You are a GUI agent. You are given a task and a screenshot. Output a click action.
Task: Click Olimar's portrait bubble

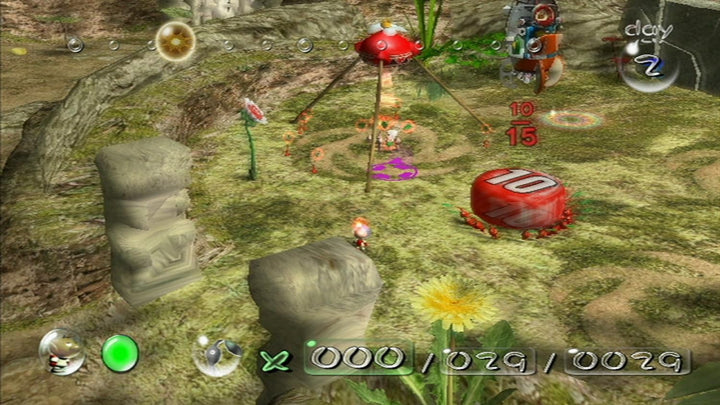pos(61,351)
